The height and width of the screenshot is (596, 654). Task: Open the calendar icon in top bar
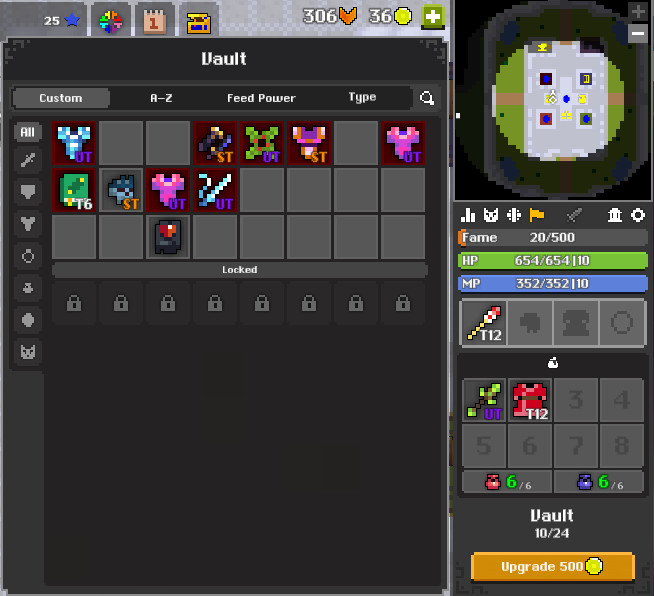pos(155,20)
